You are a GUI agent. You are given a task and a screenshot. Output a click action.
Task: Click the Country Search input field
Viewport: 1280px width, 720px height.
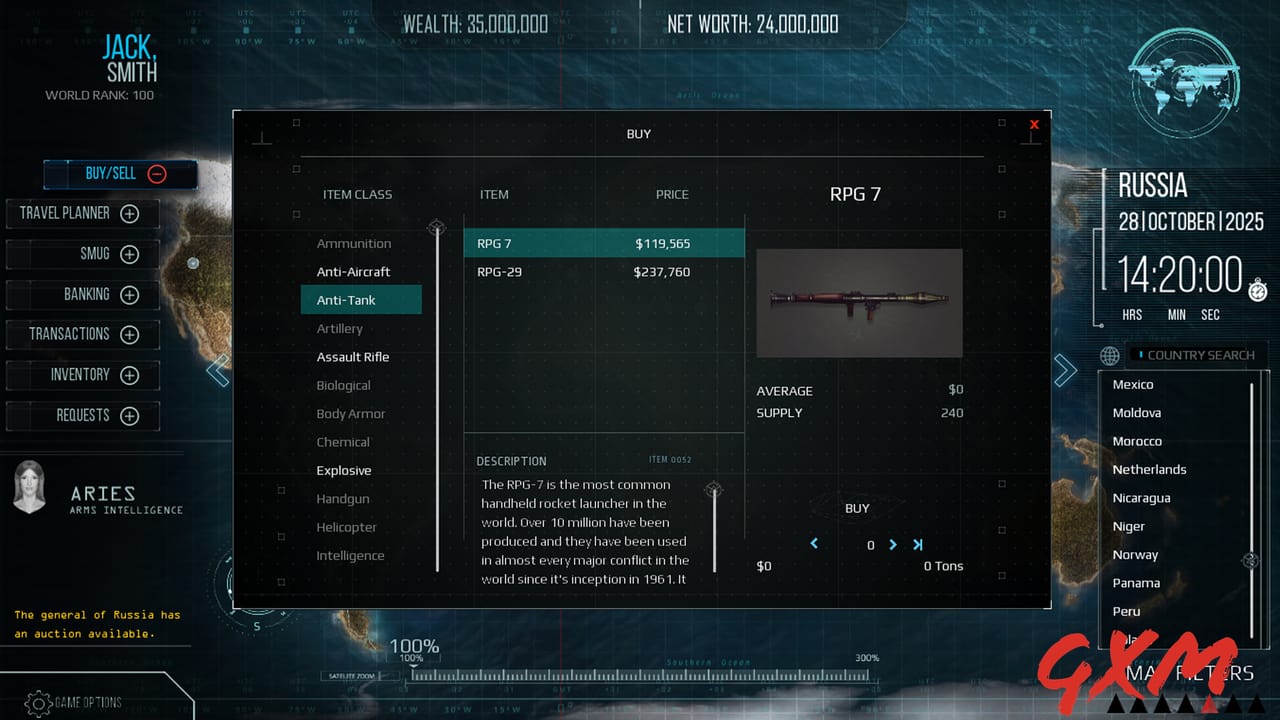pos(1197,355)
